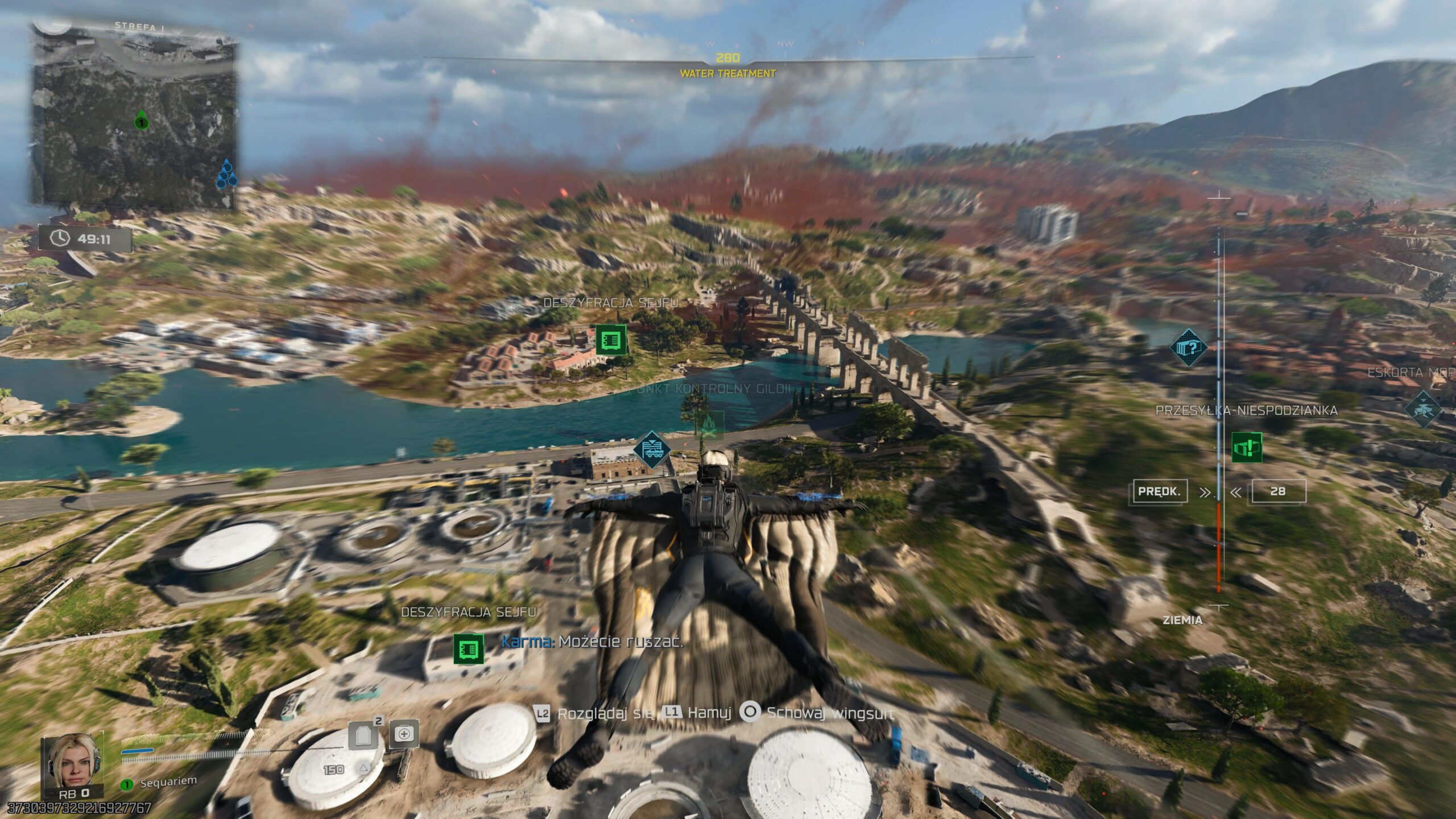Click the medical kit slot icon

[404, 734]
